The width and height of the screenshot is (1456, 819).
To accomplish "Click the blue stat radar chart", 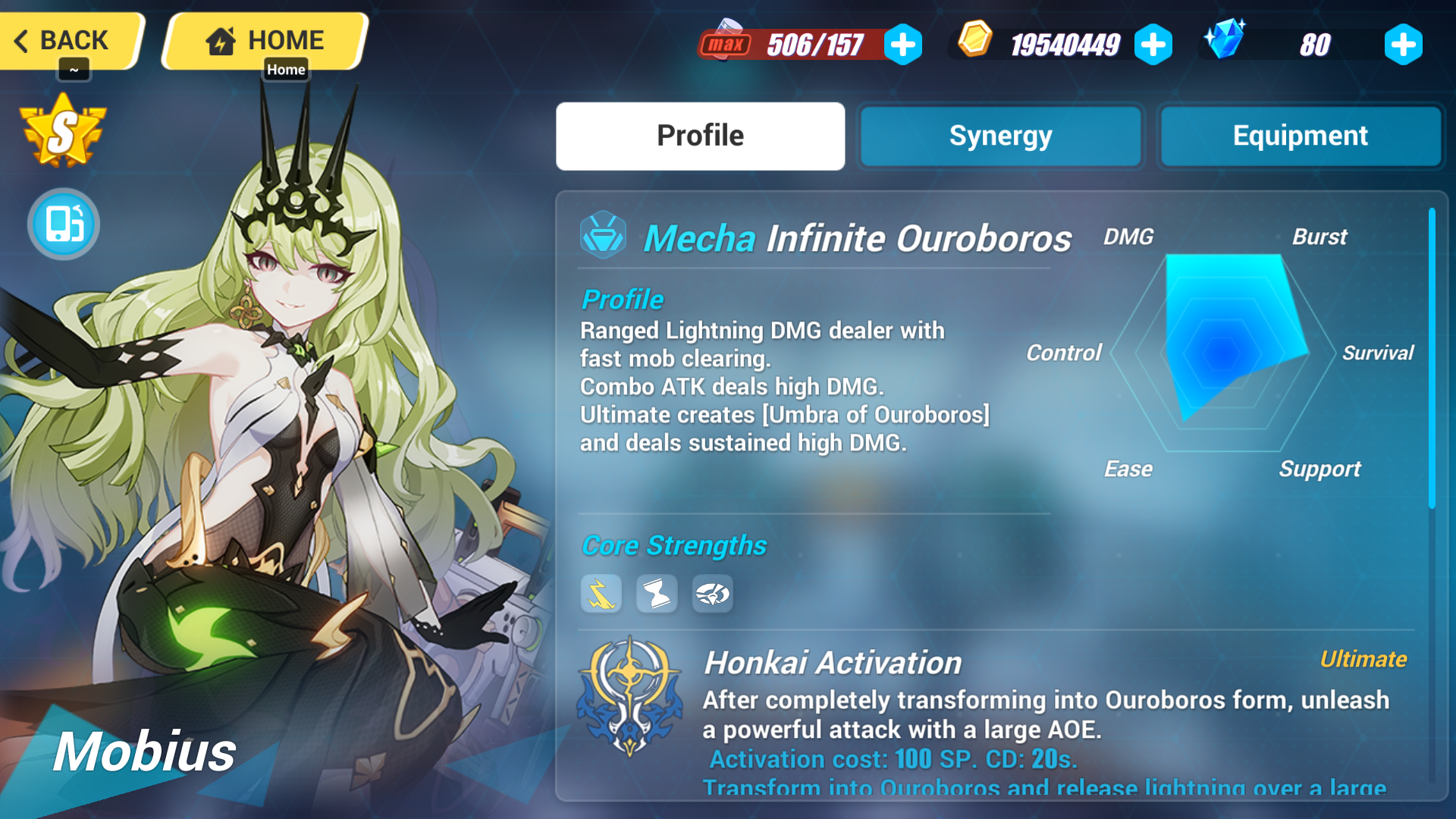I will (1225, 353).
